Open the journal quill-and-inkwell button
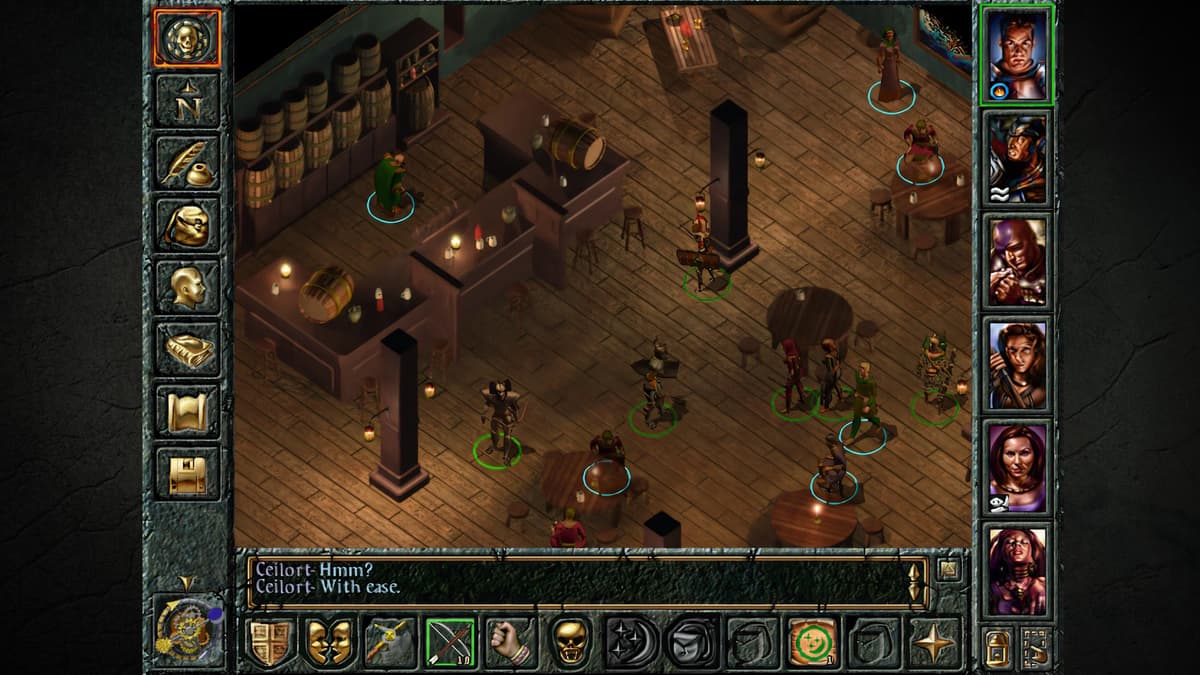The width and height of the screenshot is (1200, 675). pos(187,162)
